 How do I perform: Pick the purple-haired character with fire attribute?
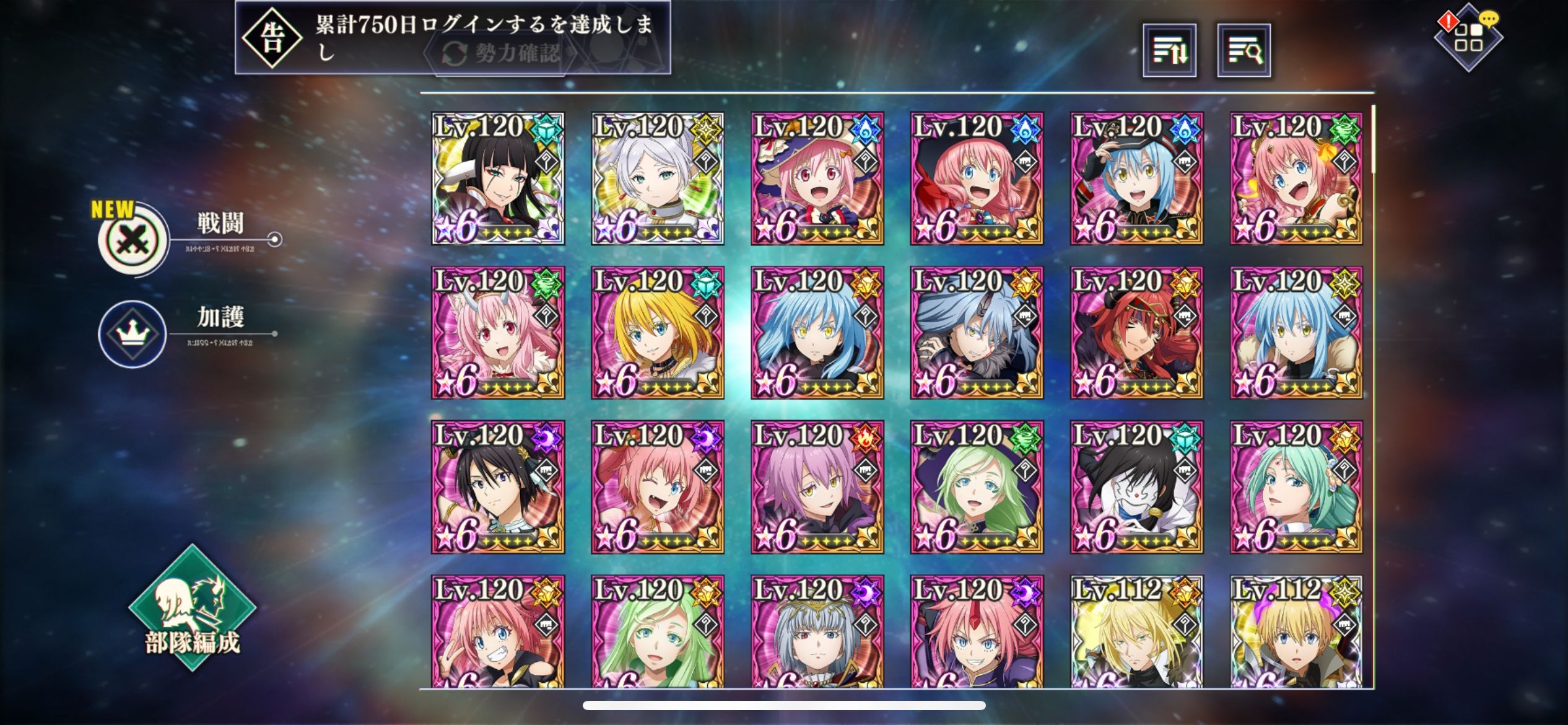point(817,487)
